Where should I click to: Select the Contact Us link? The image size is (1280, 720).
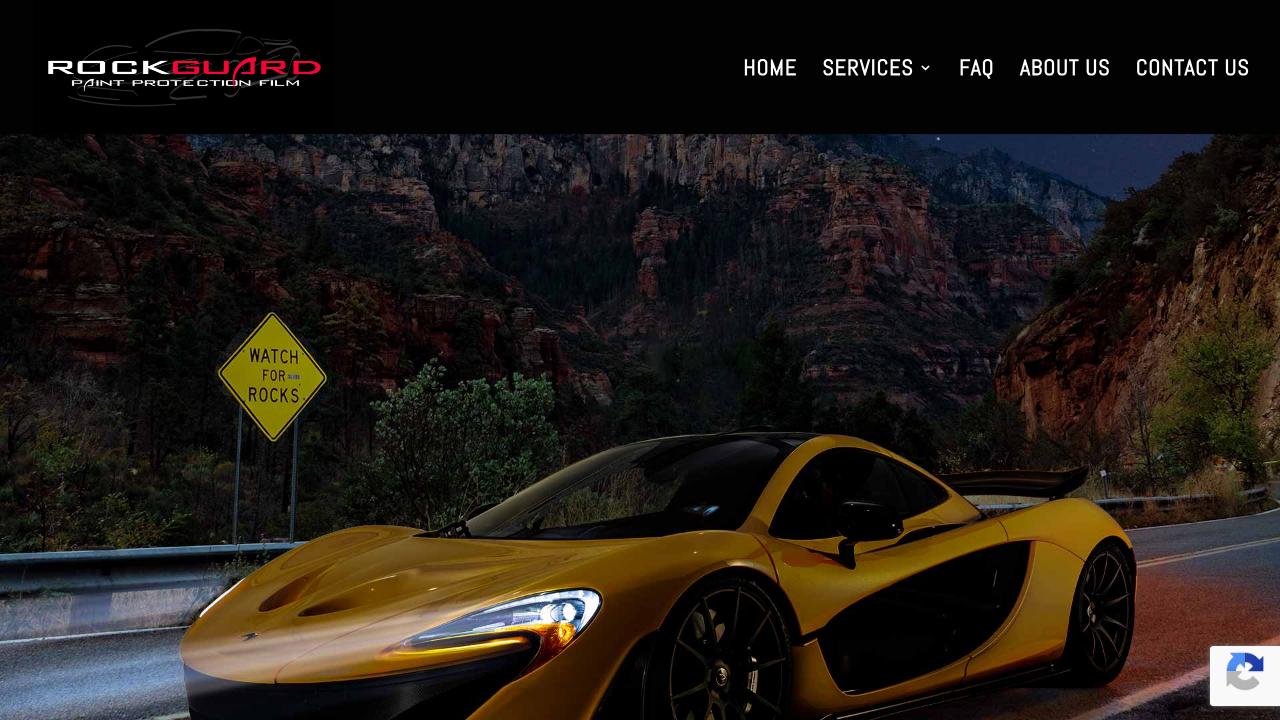(x=1192, y=68)
